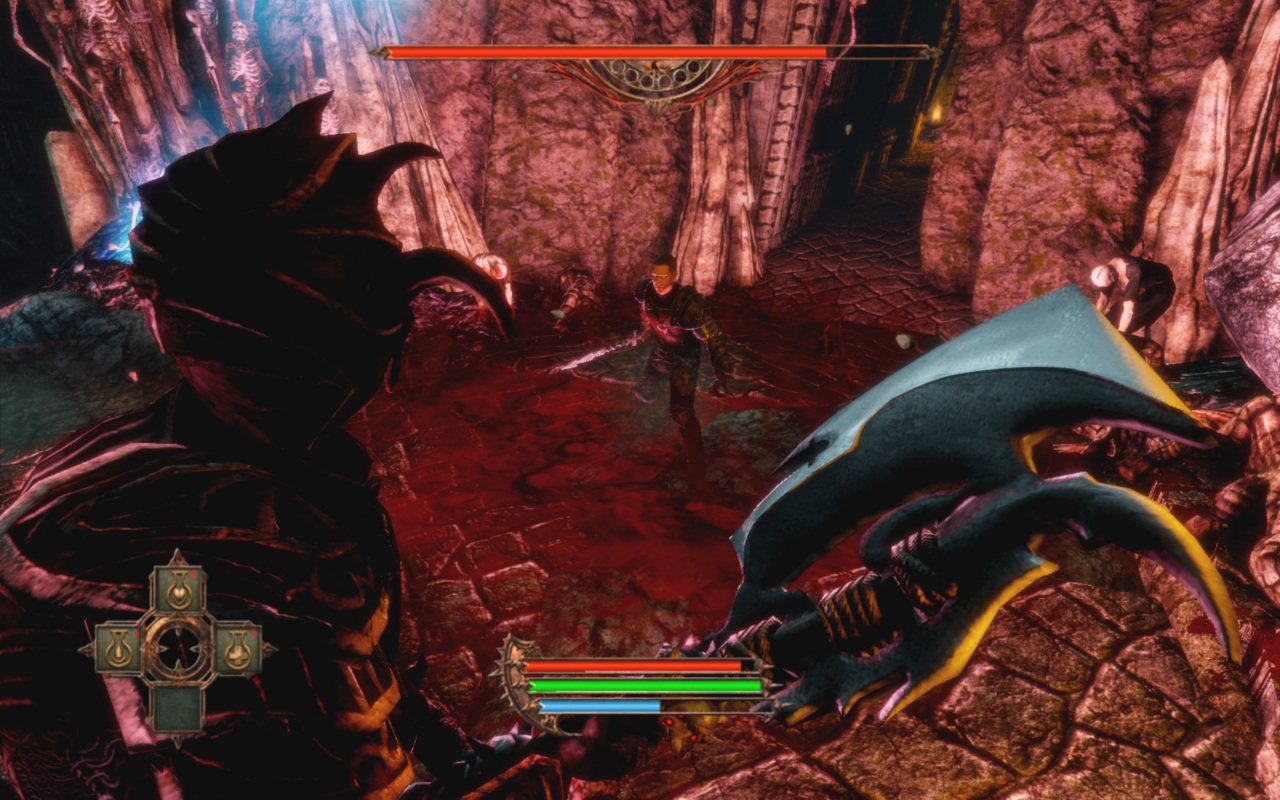Image resolution: width=1280 pixels, height=800 pixels.
Task: Click the empty bottom slot of the item cross
Action: [178, 706]
